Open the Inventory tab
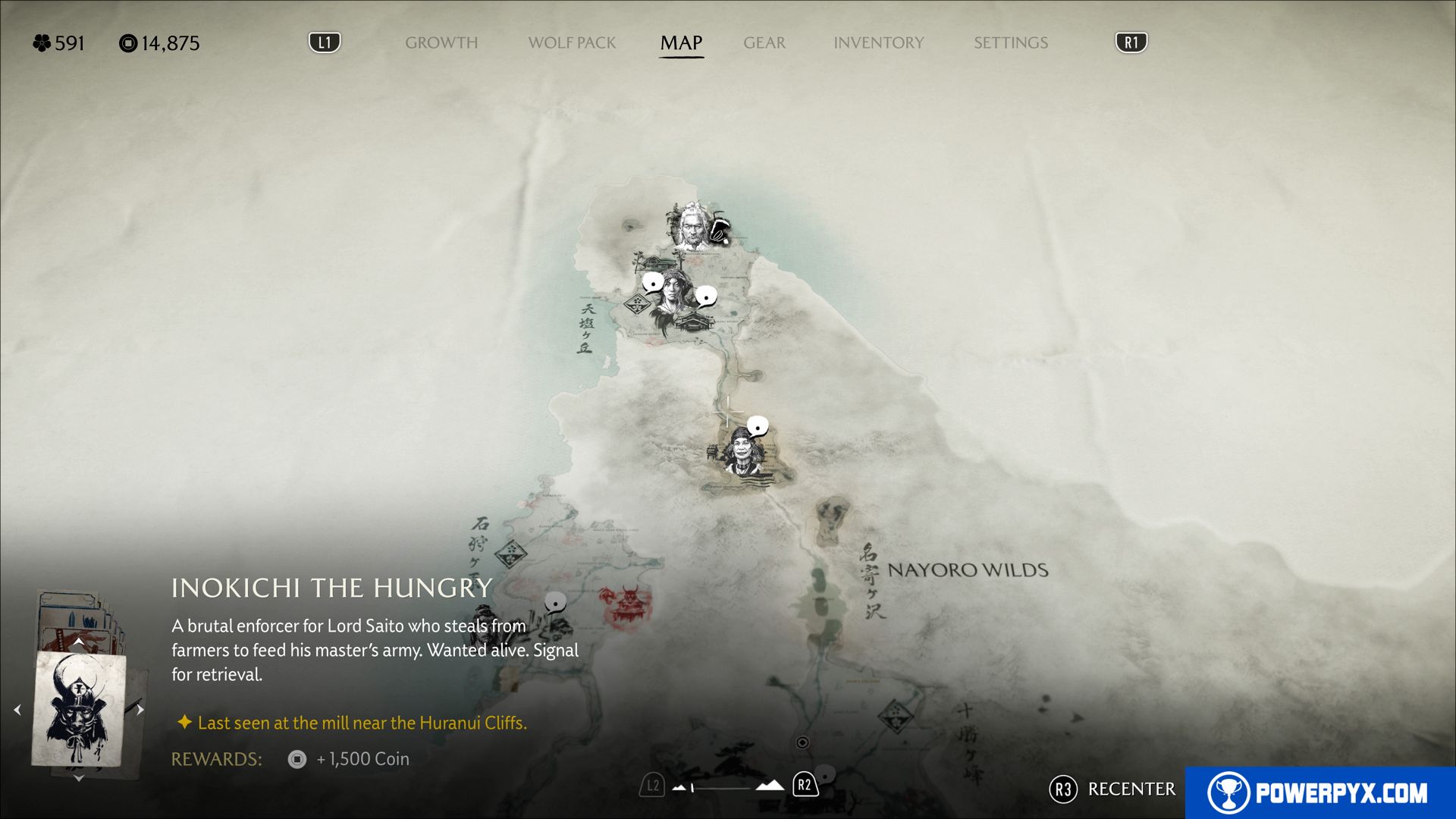Viewport: 1456px width, 819px height. pyautogui.click(x=878, y=43)
